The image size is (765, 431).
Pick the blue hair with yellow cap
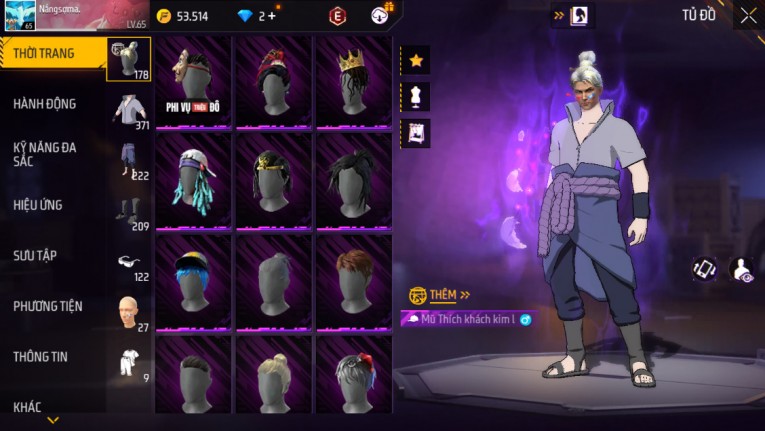(x=193, y=281)
